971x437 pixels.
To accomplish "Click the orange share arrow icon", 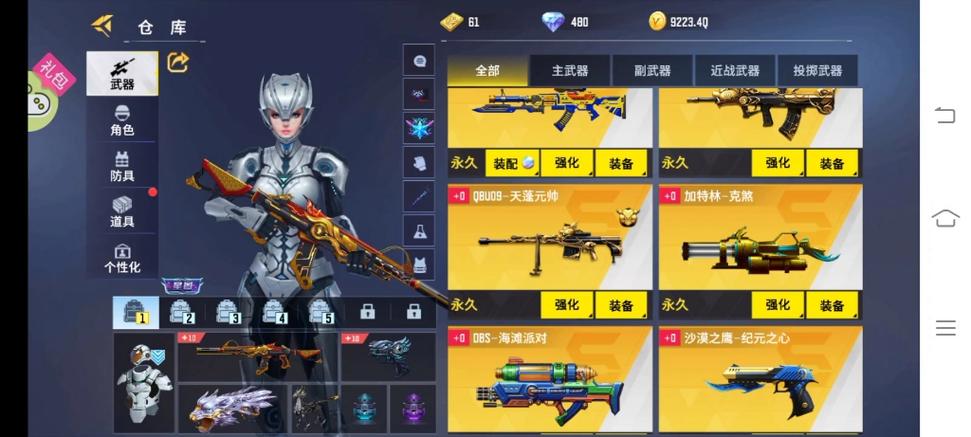I will coord(178,62).
